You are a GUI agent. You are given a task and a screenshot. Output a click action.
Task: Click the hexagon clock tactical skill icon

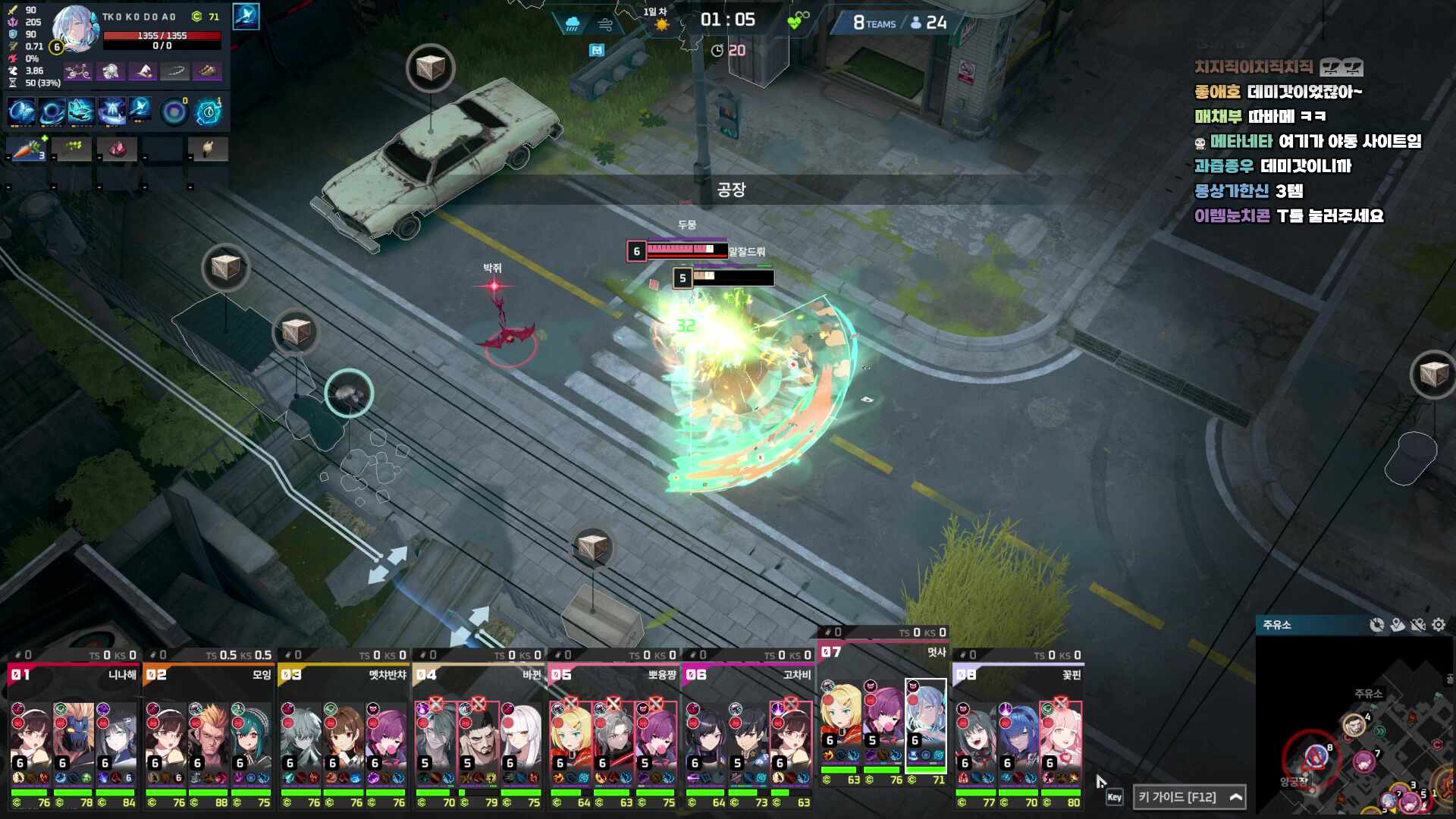[209, 112]
